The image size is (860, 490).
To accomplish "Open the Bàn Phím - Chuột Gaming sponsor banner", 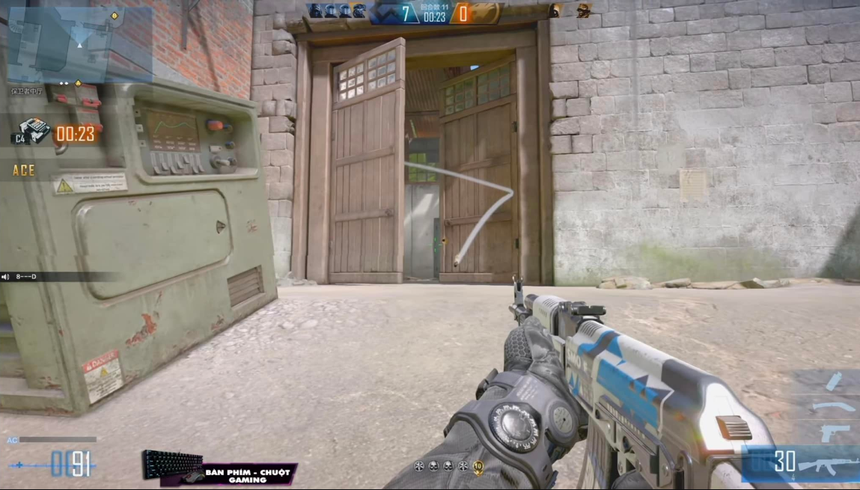I will [220, 469].
